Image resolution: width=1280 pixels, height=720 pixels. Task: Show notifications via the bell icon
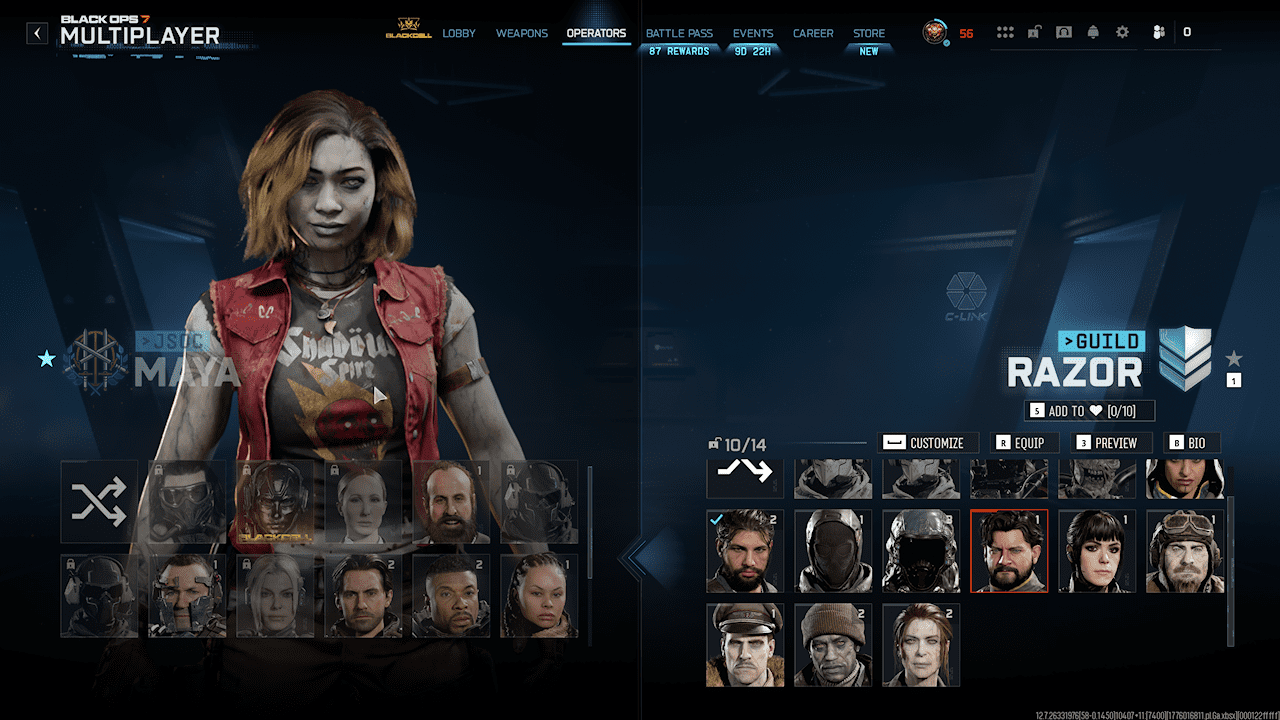pyautogui.click(x=1093, y=32)
